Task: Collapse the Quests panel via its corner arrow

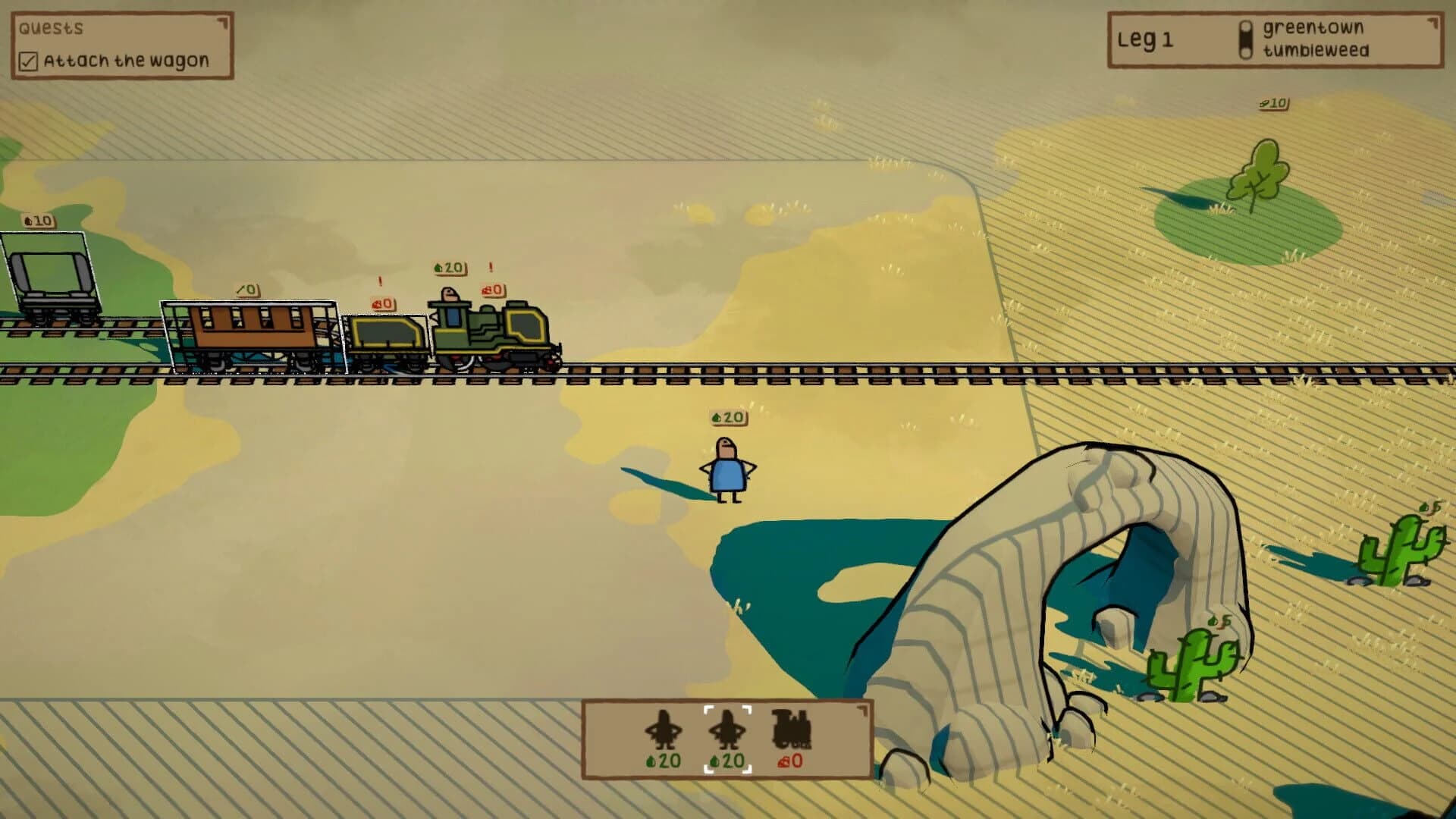Action: click(x=221, y=23)
